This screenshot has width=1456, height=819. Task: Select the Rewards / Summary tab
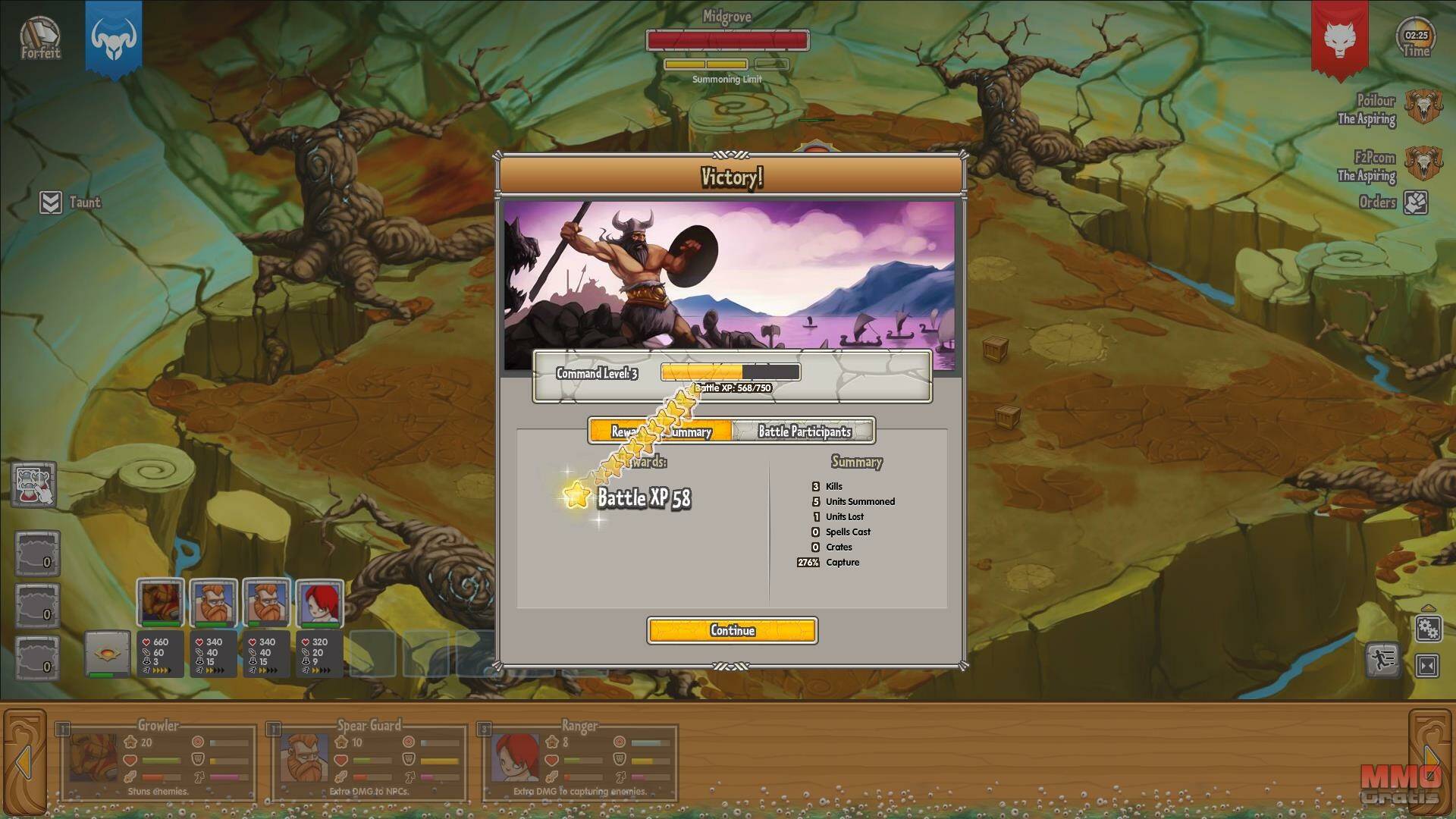tap(661, 431)
